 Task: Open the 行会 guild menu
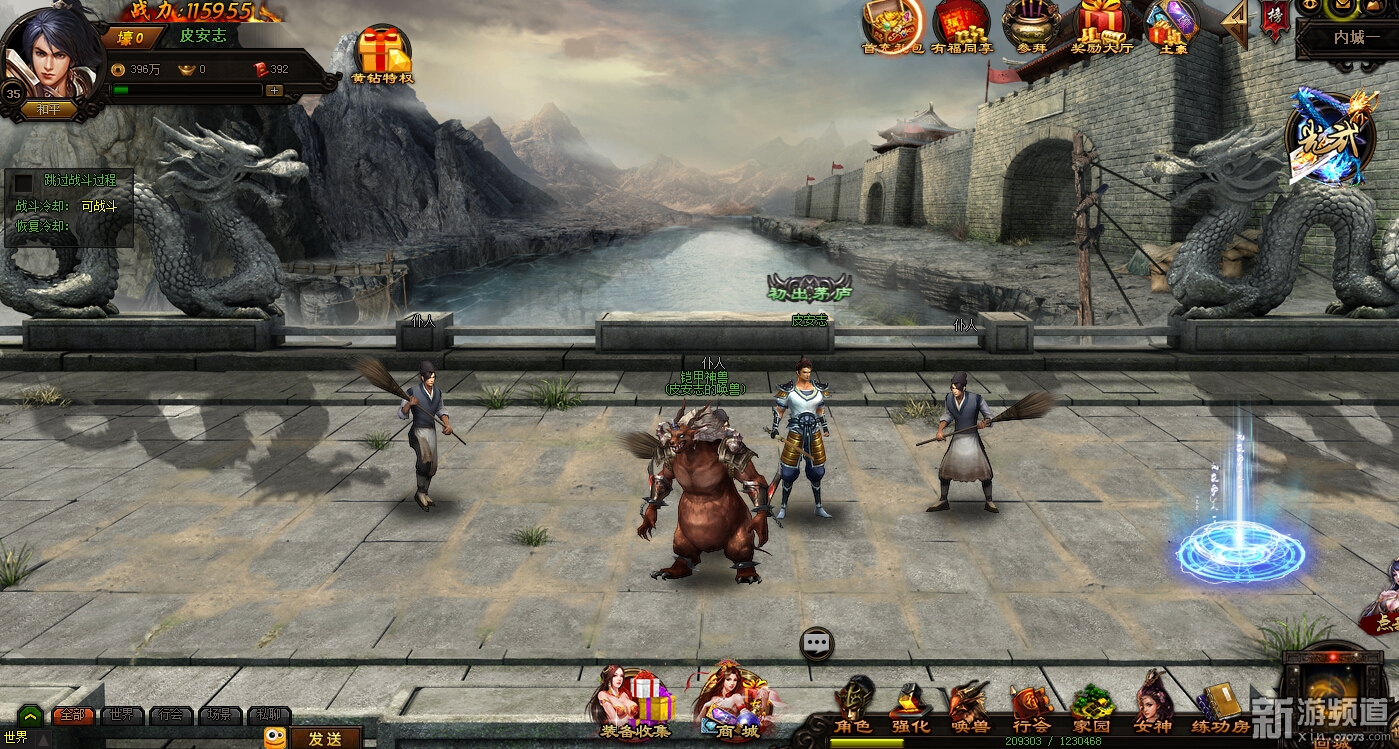click(1030, 708)
